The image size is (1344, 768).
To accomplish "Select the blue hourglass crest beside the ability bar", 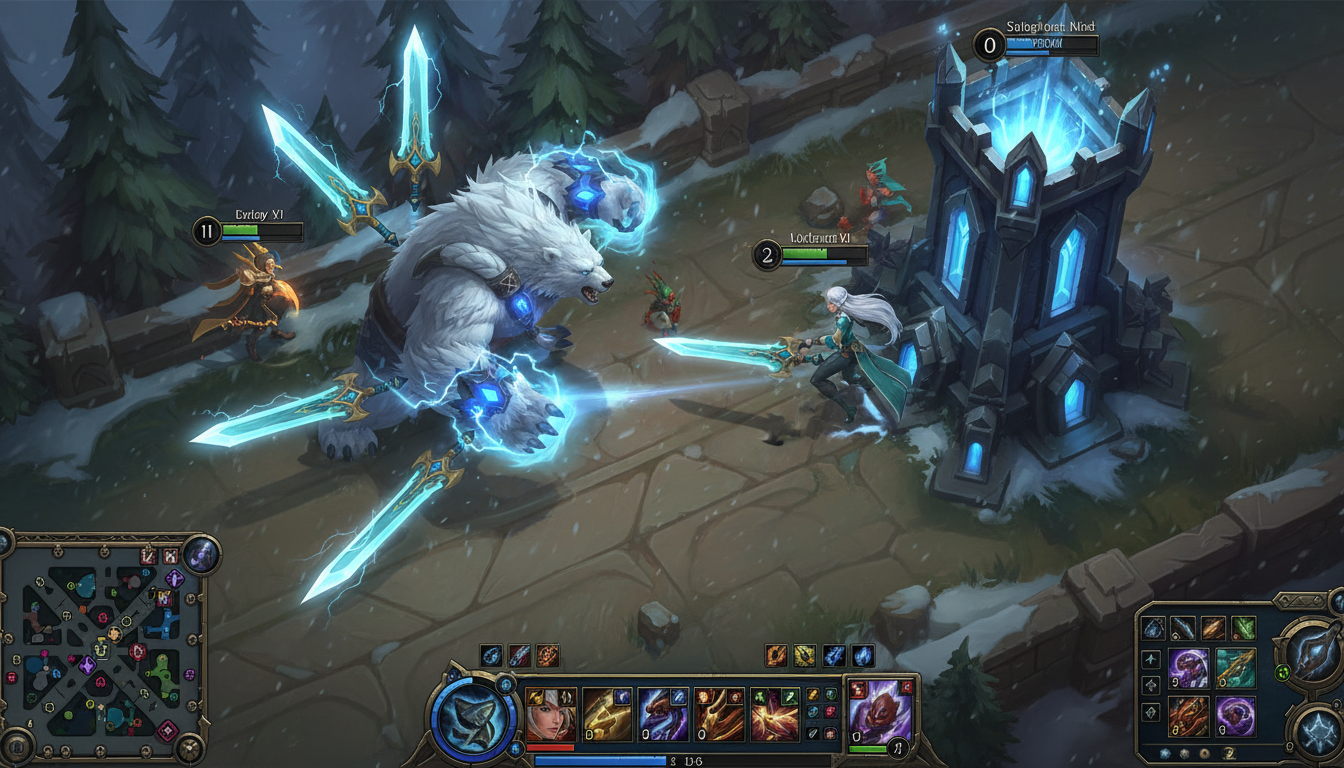I will [505, 684].
